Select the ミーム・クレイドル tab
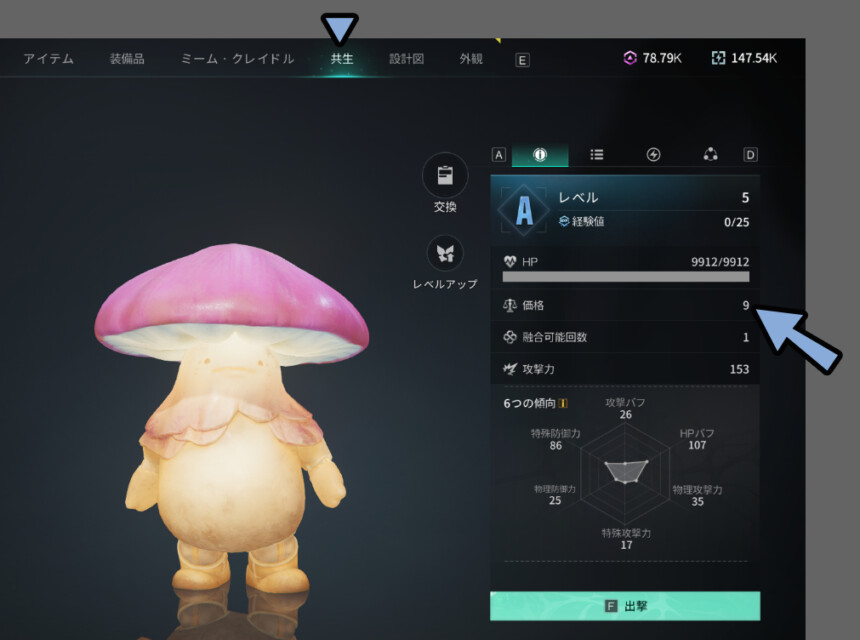This screenshot has height=640, width=860. pyautogui.click(x=237, y=59)
